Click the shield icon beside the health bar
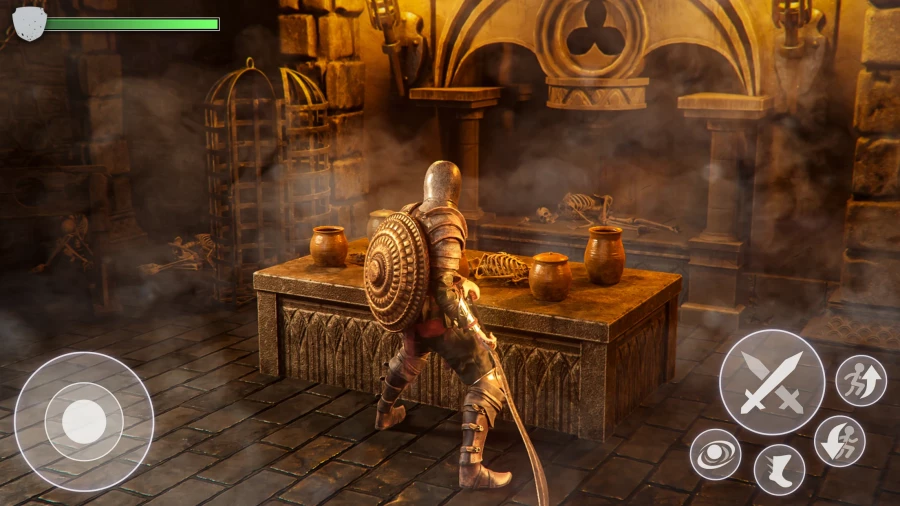The width and height of the screenshot is (900, 506). [x=29, y=22]
